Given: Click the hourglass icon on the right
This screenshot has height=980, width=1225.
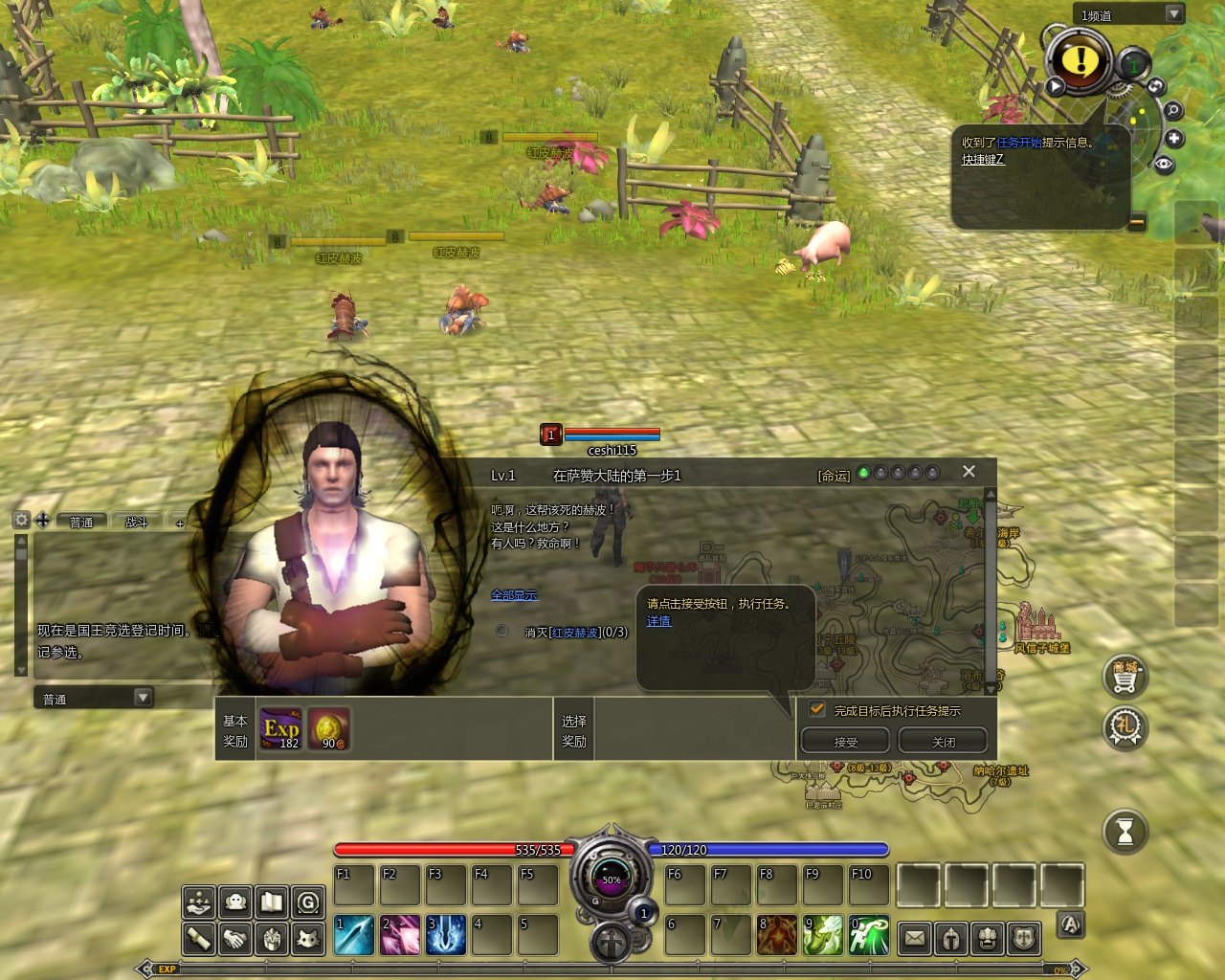Looking at the screenshot, I should coord(1125,831).
